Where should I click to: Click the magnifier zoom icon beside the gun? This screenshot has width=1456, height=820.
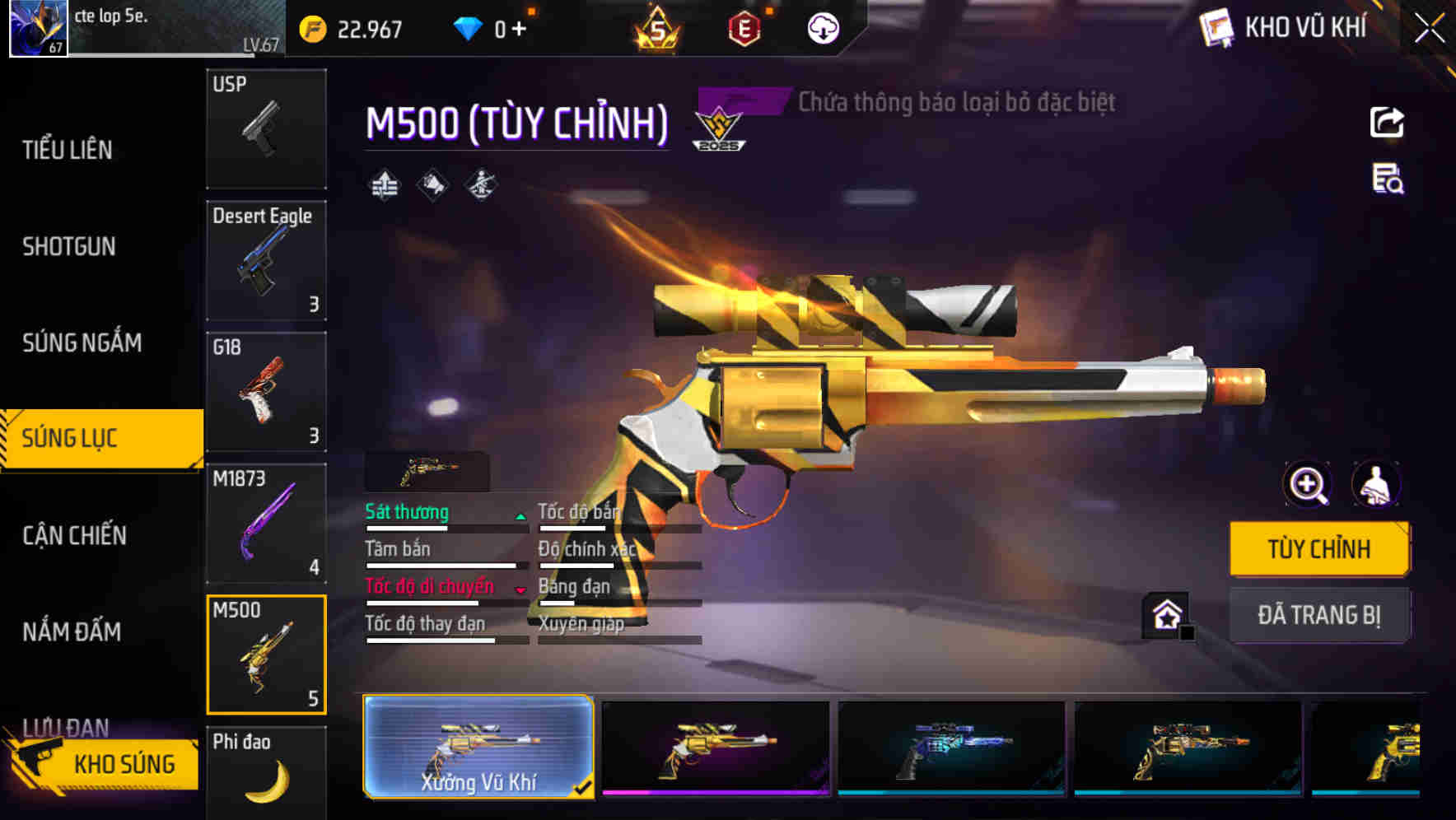1307,485
